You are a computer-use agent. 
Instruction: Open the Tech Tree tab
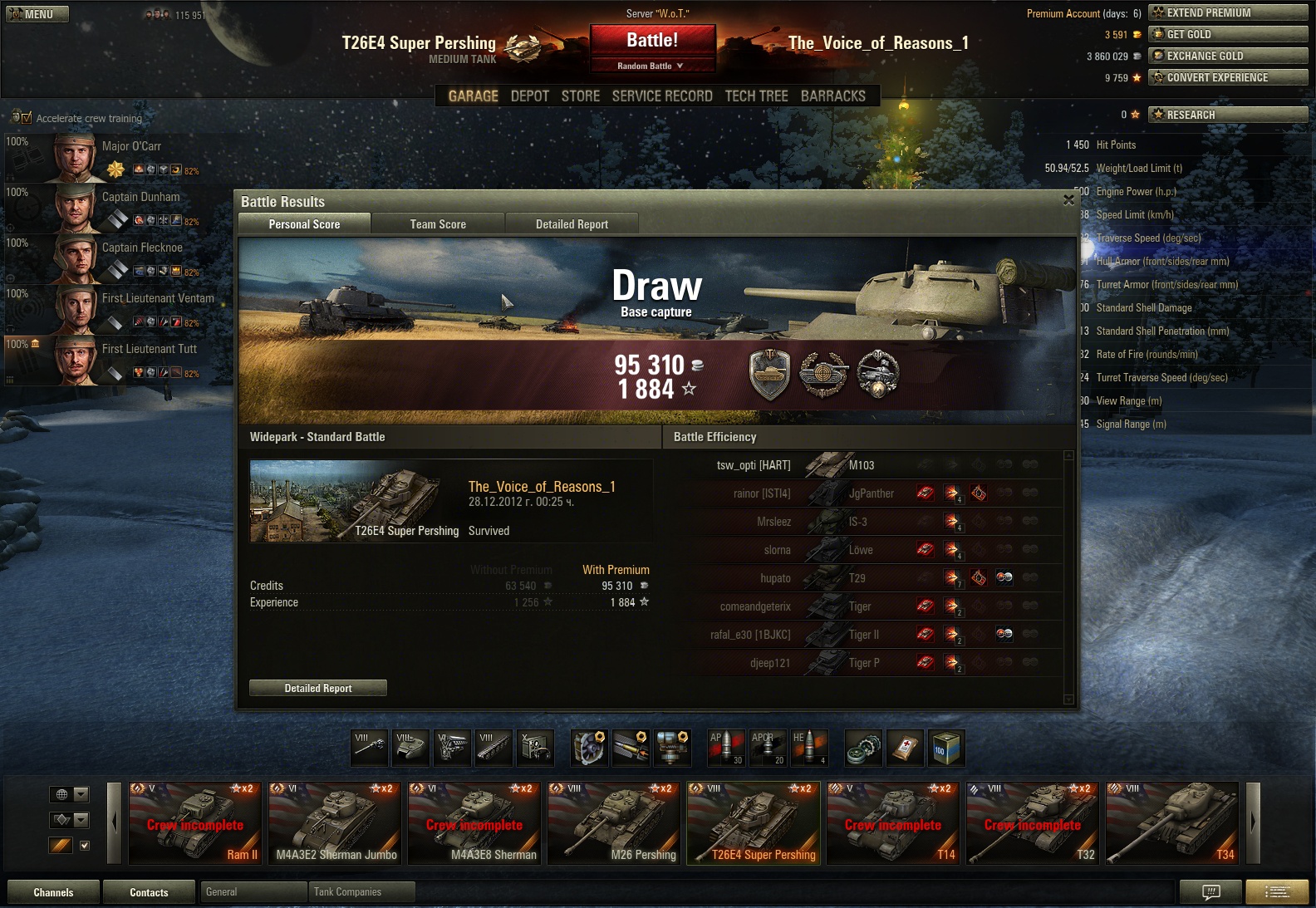pos(756,96)
